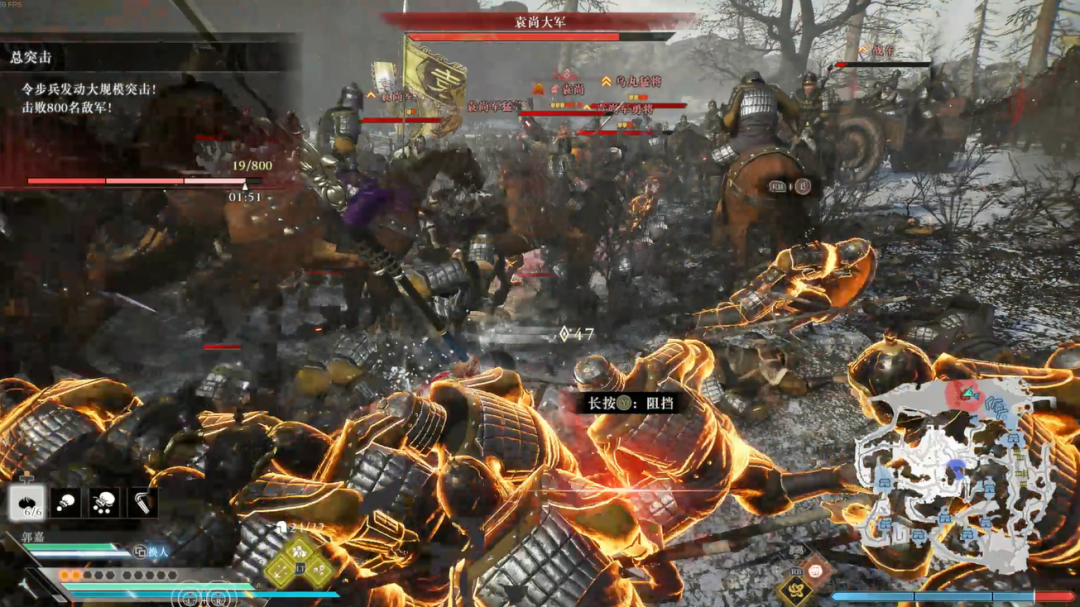
Task: Choose the pouch item with three pellets
Action: point(104,502)
